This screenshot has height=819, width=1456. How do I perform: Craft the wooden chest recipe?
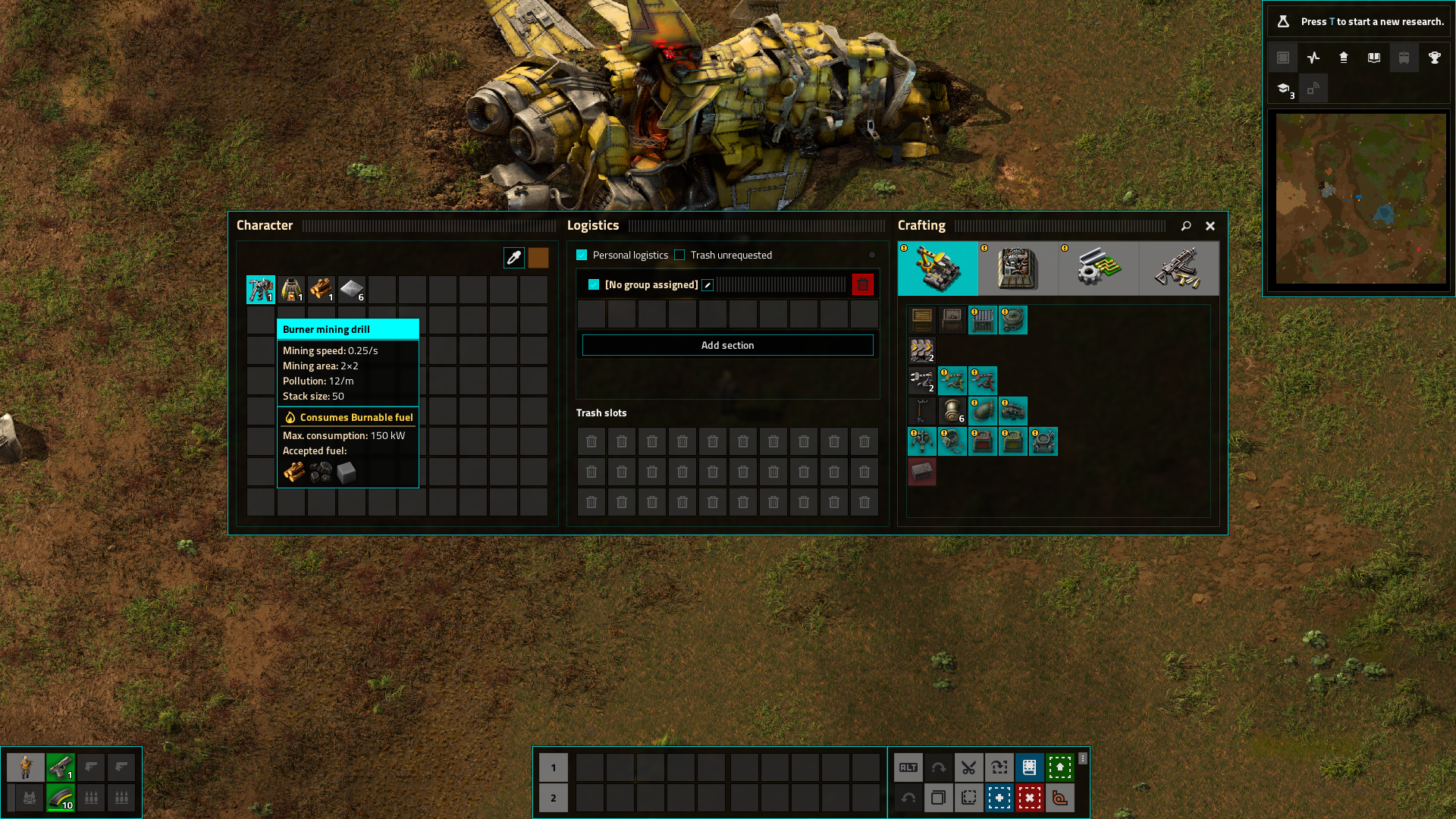pos(922,320)
